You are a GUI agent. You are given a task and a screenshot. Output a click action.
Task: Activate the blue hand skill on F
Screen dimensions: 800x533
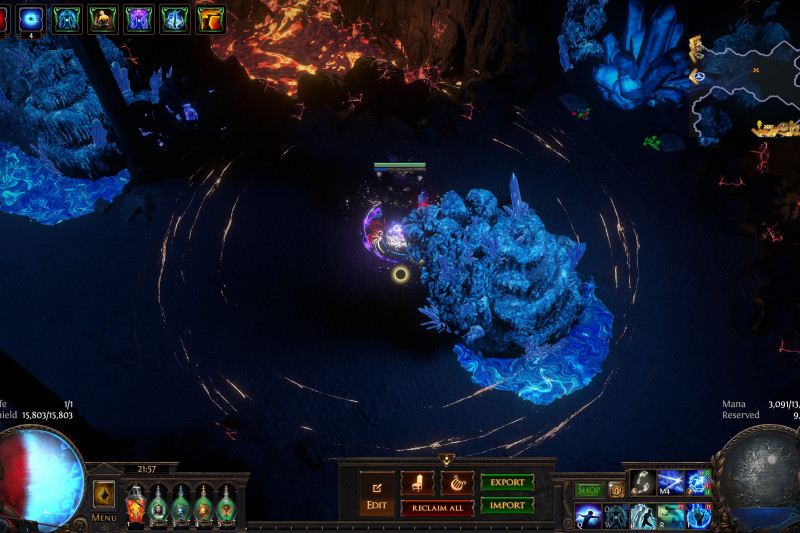click(x=698, y=516)
